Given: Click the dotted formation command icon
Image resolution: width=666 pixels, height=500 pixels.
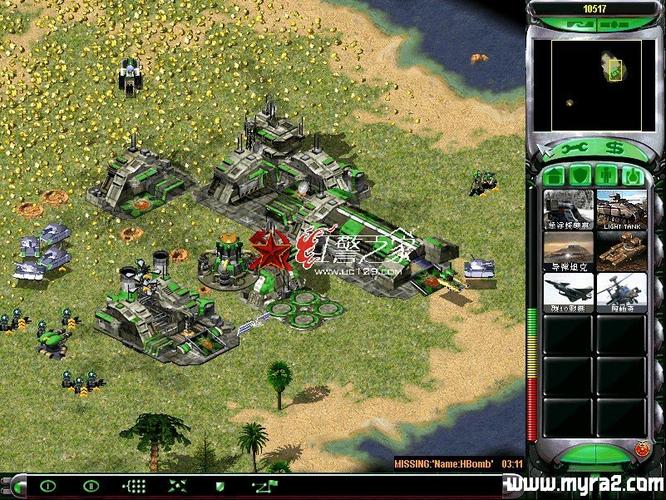Looking at the screenshot, I should tap(133, 486).
